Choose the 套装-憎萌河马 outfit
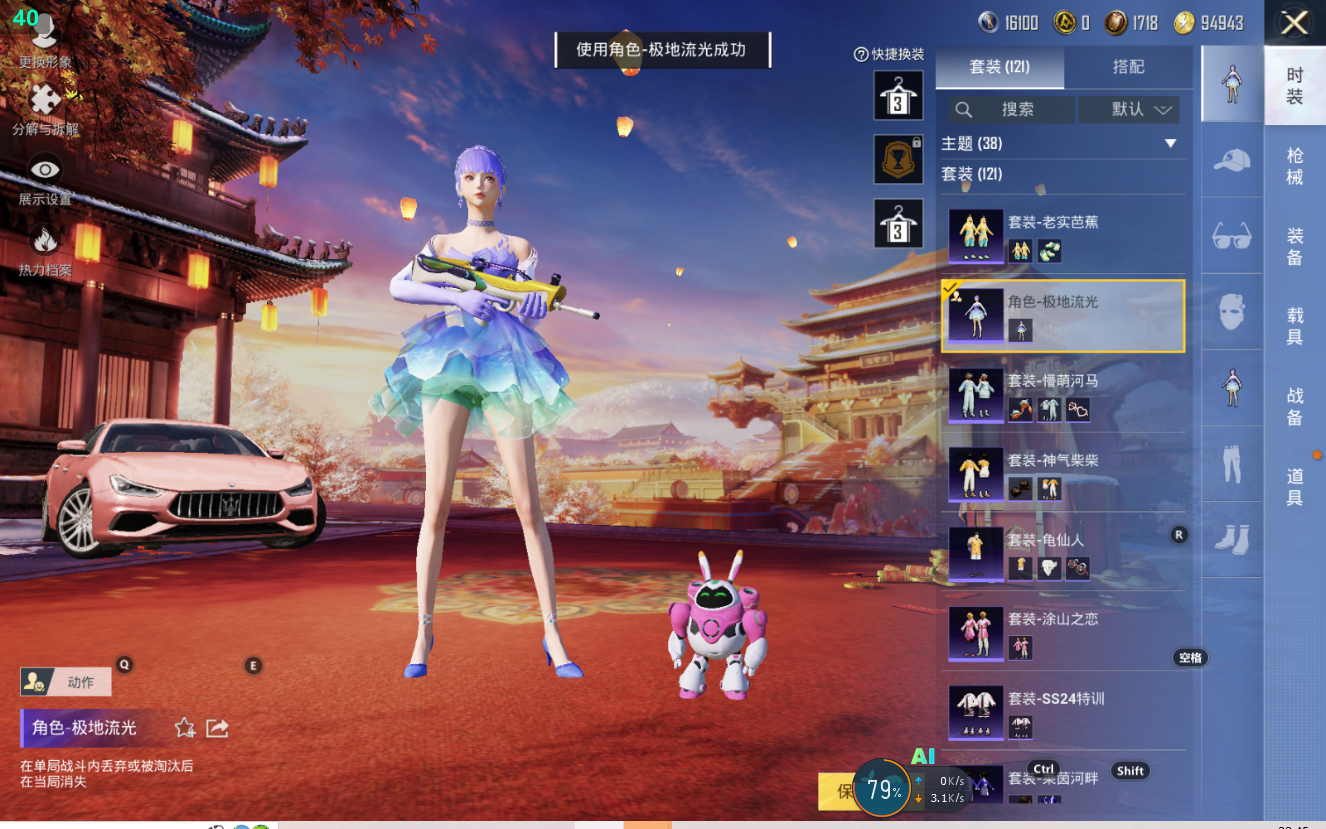The height and width of the screenshot is (829, 1326). pos(1064,395)
